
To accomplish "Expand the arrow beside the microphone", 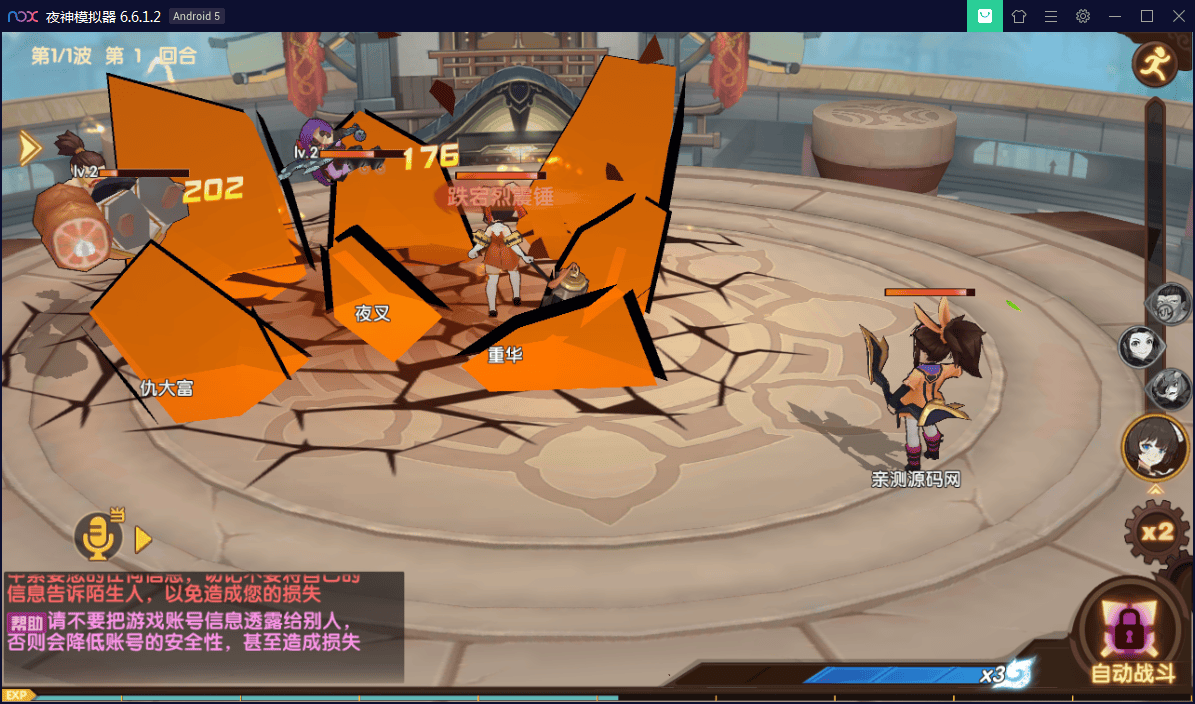I will (x=143, y=540).
